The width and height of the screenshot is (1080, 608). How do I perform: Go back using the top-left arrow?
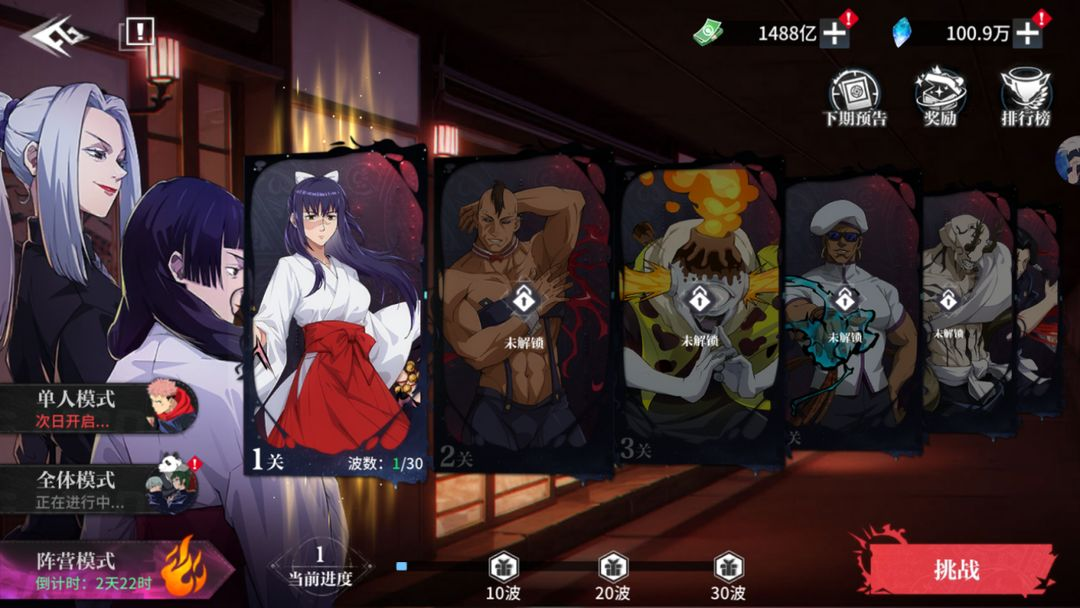click(54, 37)
